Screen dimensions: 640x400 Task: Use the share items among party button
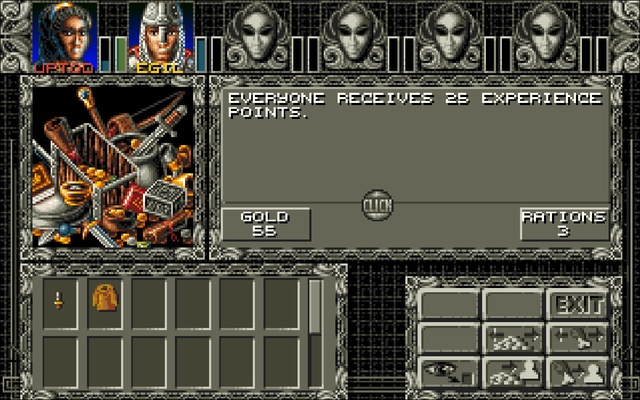coord(577,338)
